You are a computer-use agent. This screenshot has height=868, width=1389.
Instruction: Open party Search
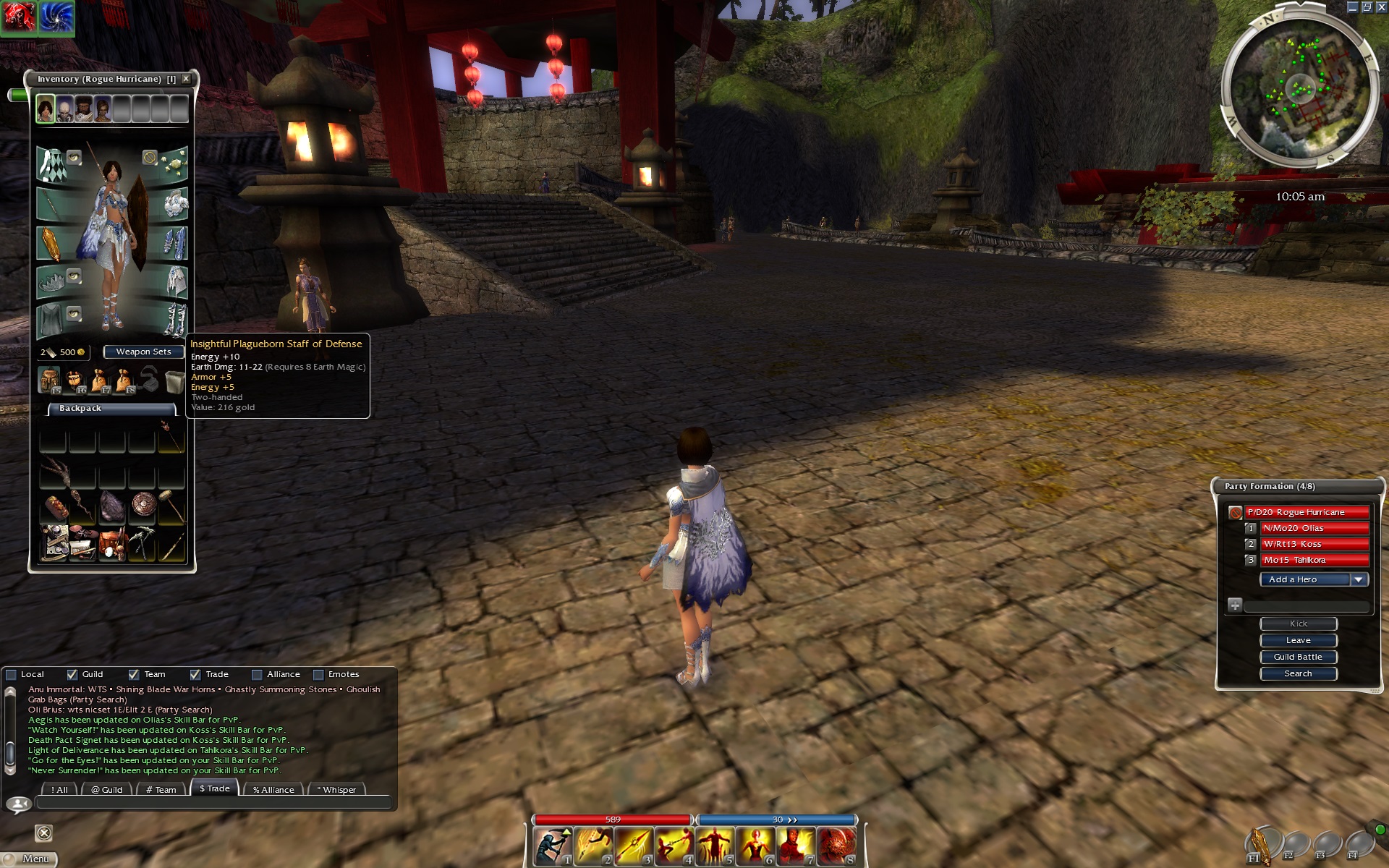tap(1298, 673)
